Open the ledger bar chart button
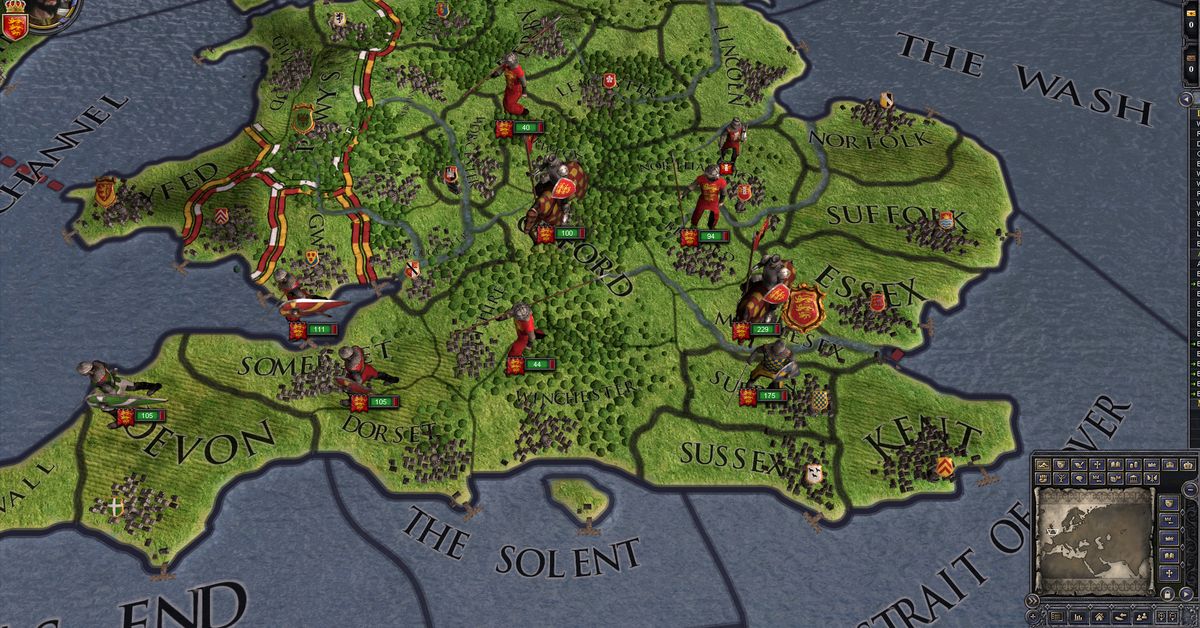 click(x=1078, y=617)
